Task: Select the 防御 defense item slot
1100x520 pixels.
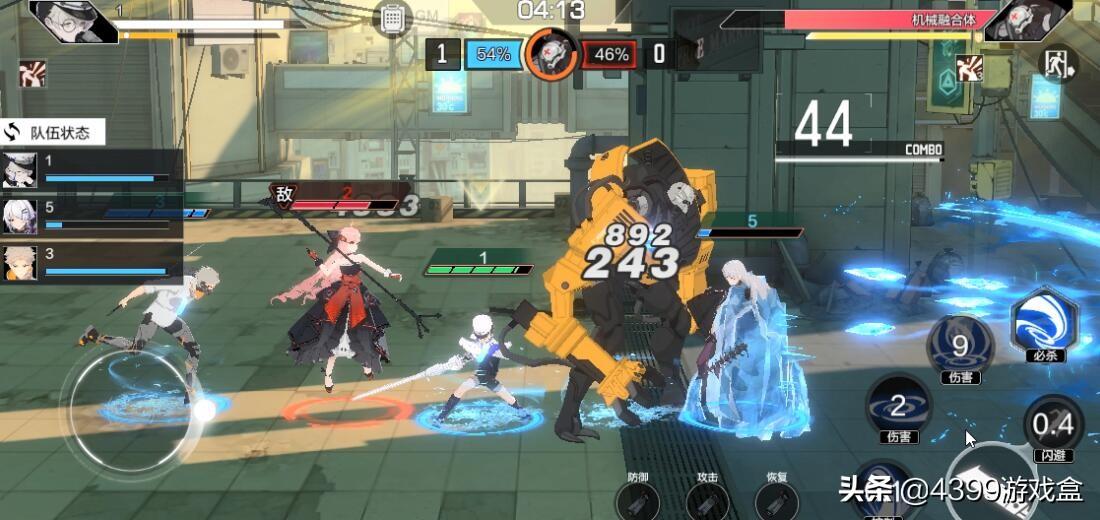Action: point(637,499)
